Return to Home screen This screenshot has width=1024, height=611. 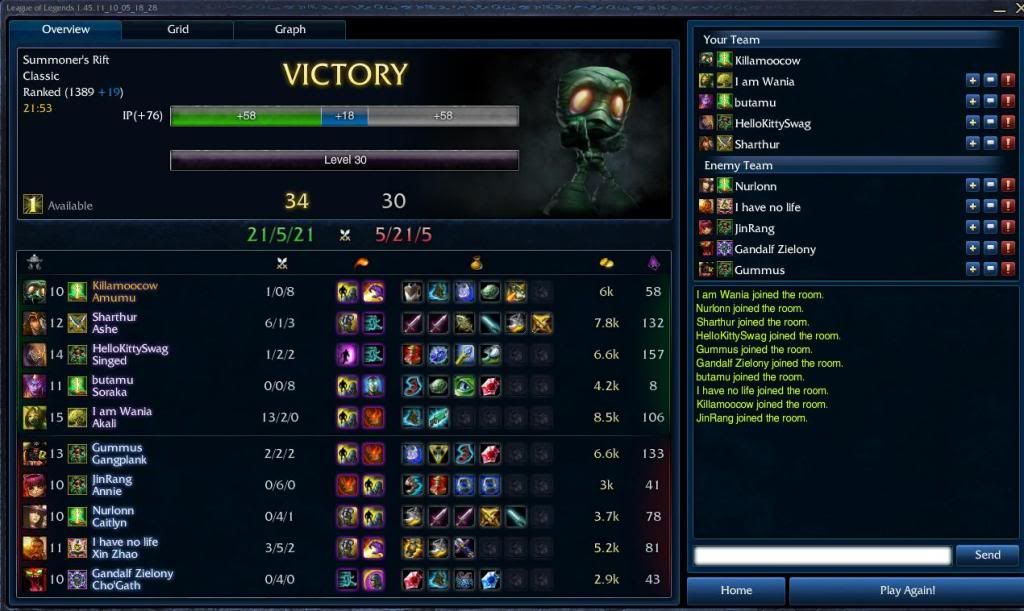click(736, 591)
